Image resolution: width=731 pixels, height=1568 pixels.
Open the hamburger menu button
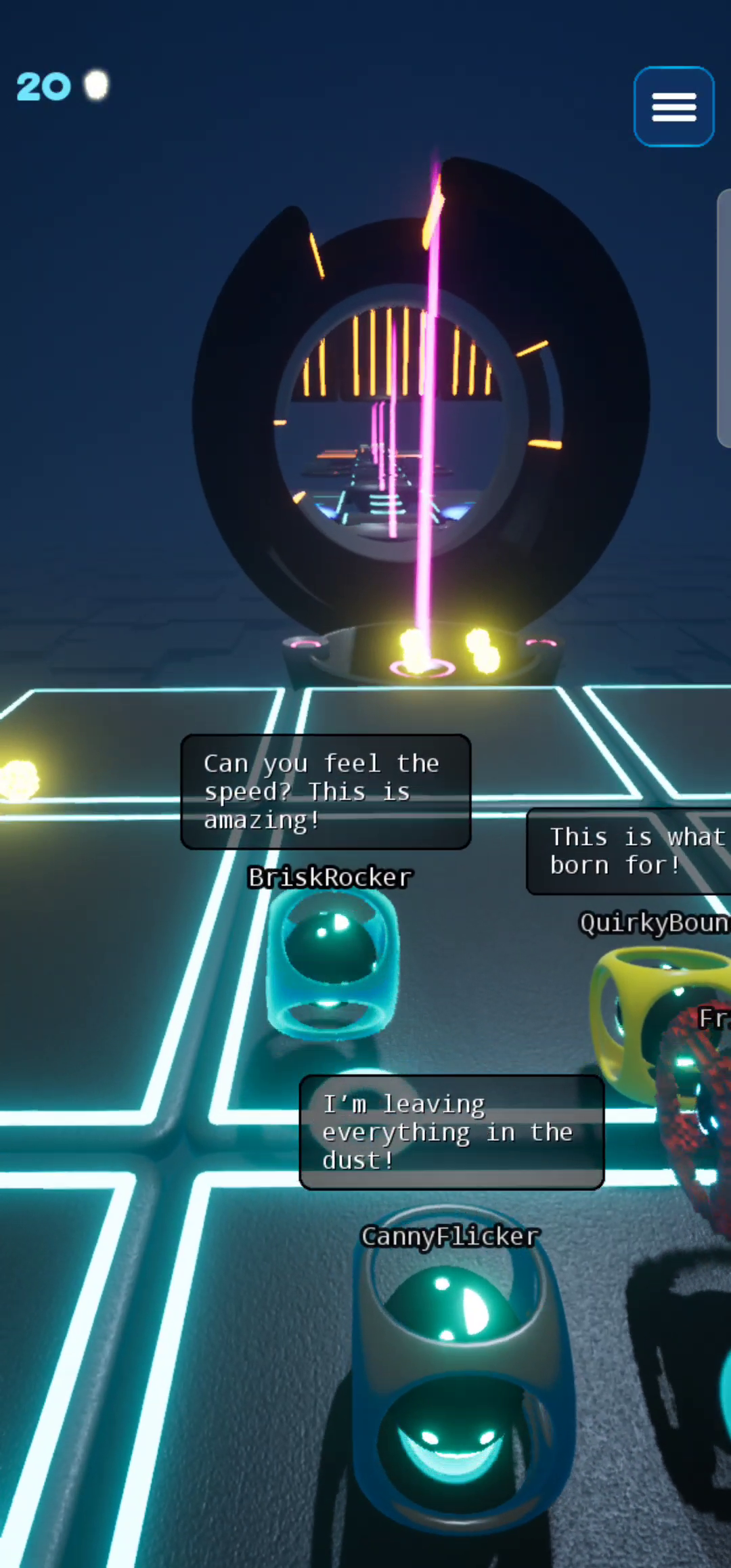pyautogui.click(x=673, y=107)
